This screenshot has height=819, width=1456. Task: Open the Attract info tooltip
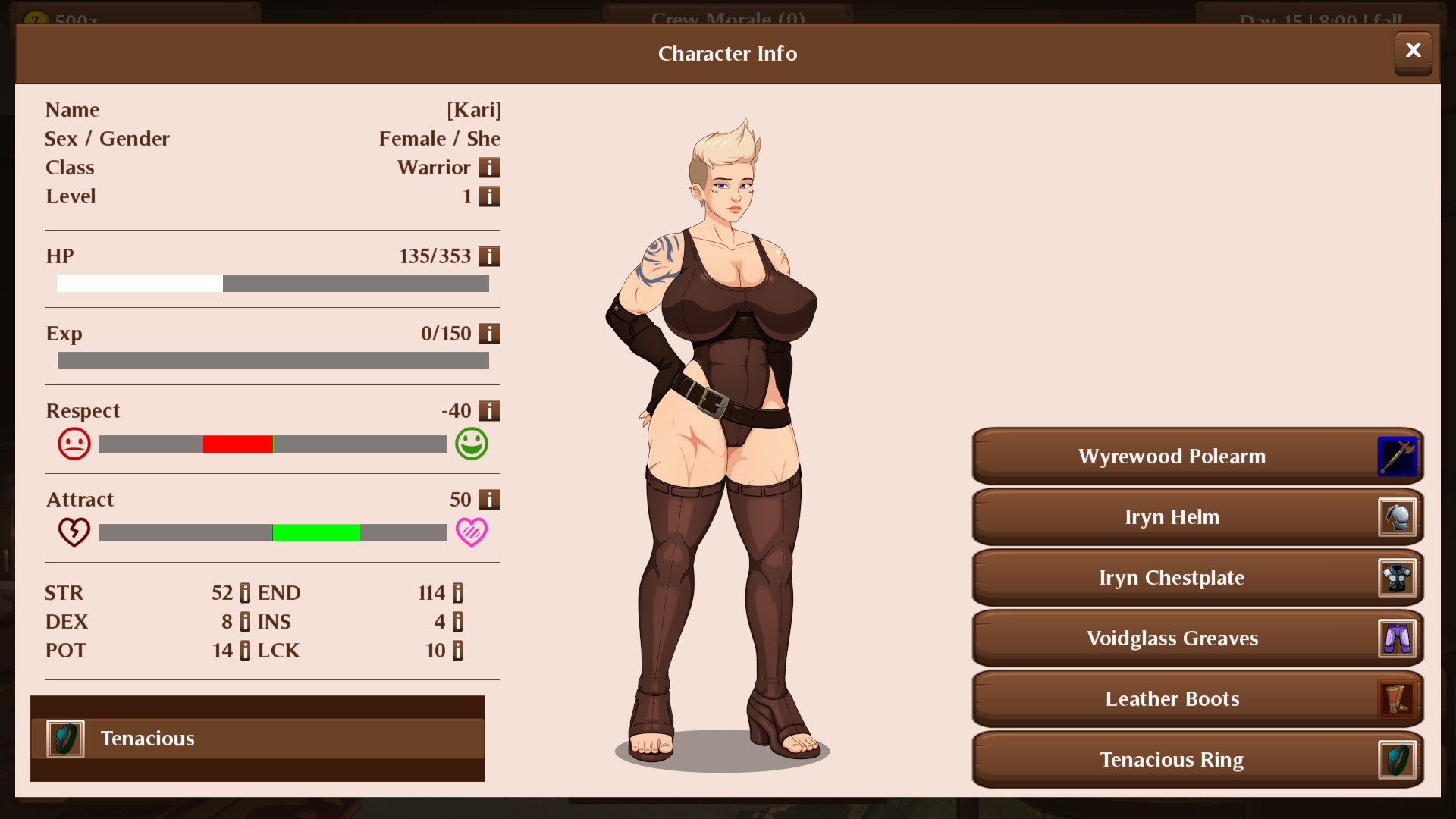pos(491,499)
